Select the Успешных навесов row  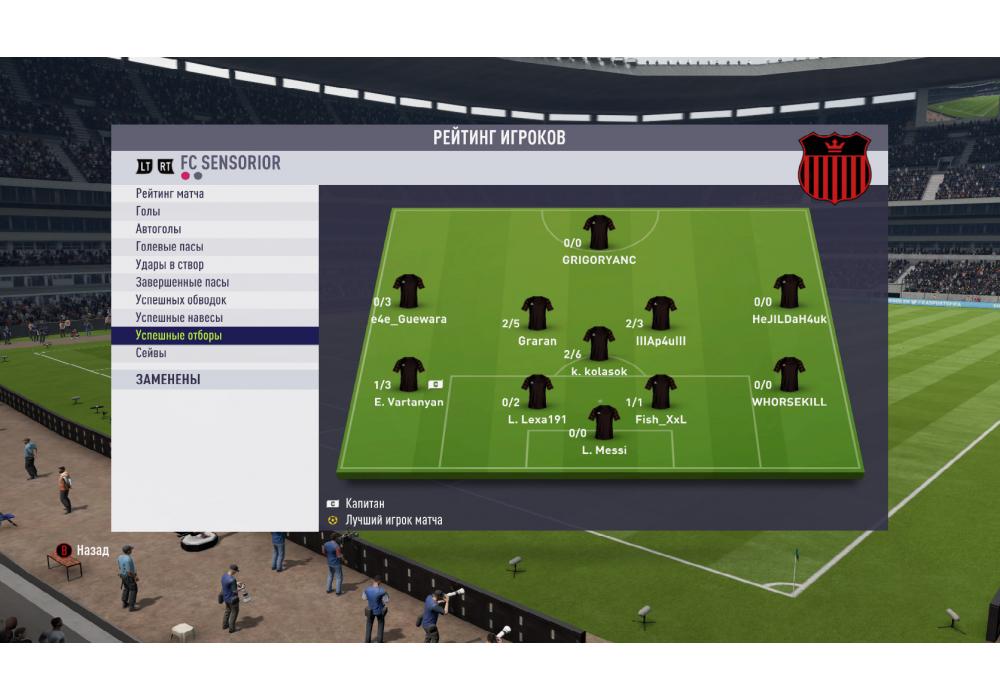tap(214, 318)
